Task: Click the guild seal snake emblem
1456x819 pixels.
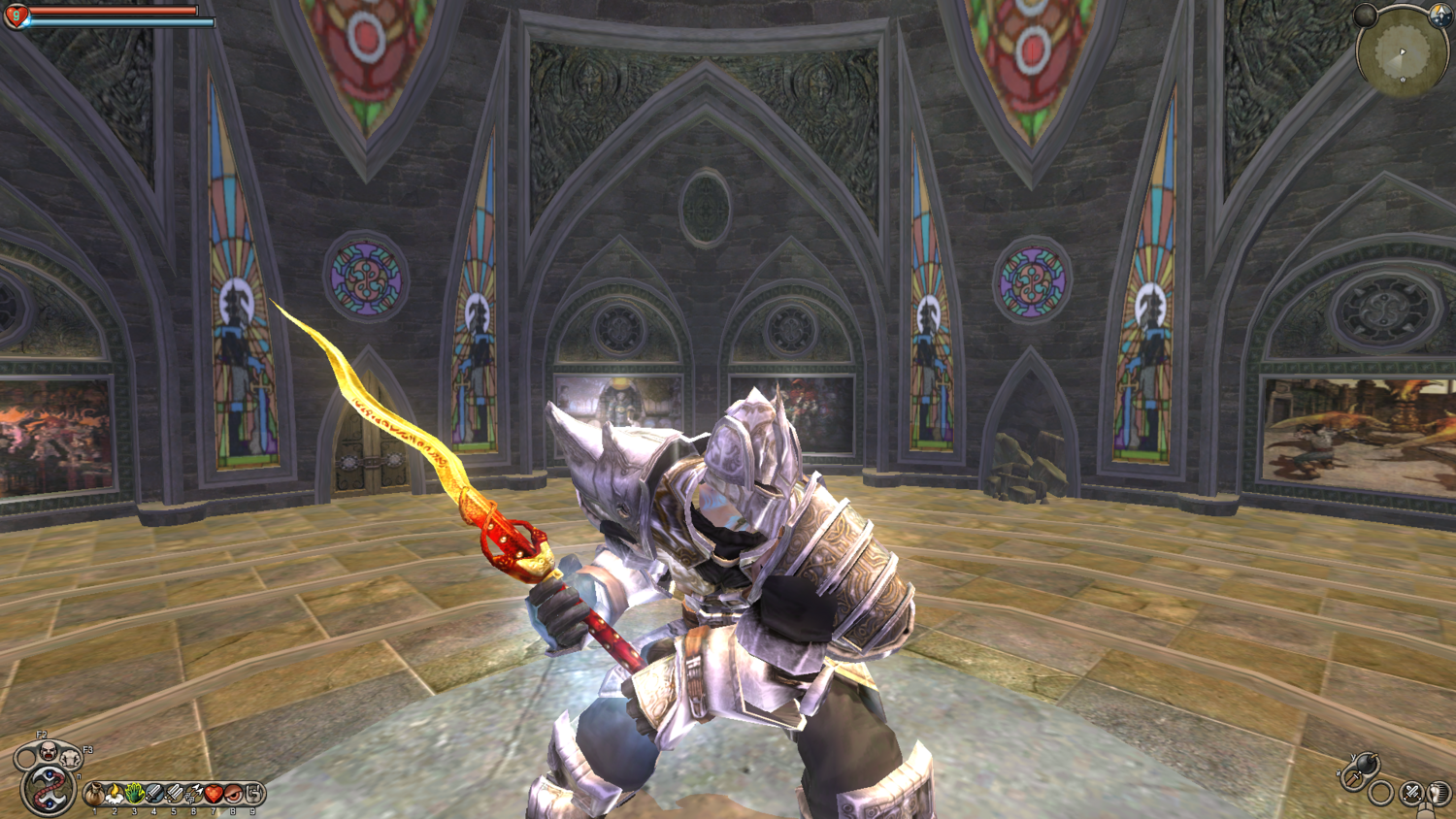Action: point(48,790)
